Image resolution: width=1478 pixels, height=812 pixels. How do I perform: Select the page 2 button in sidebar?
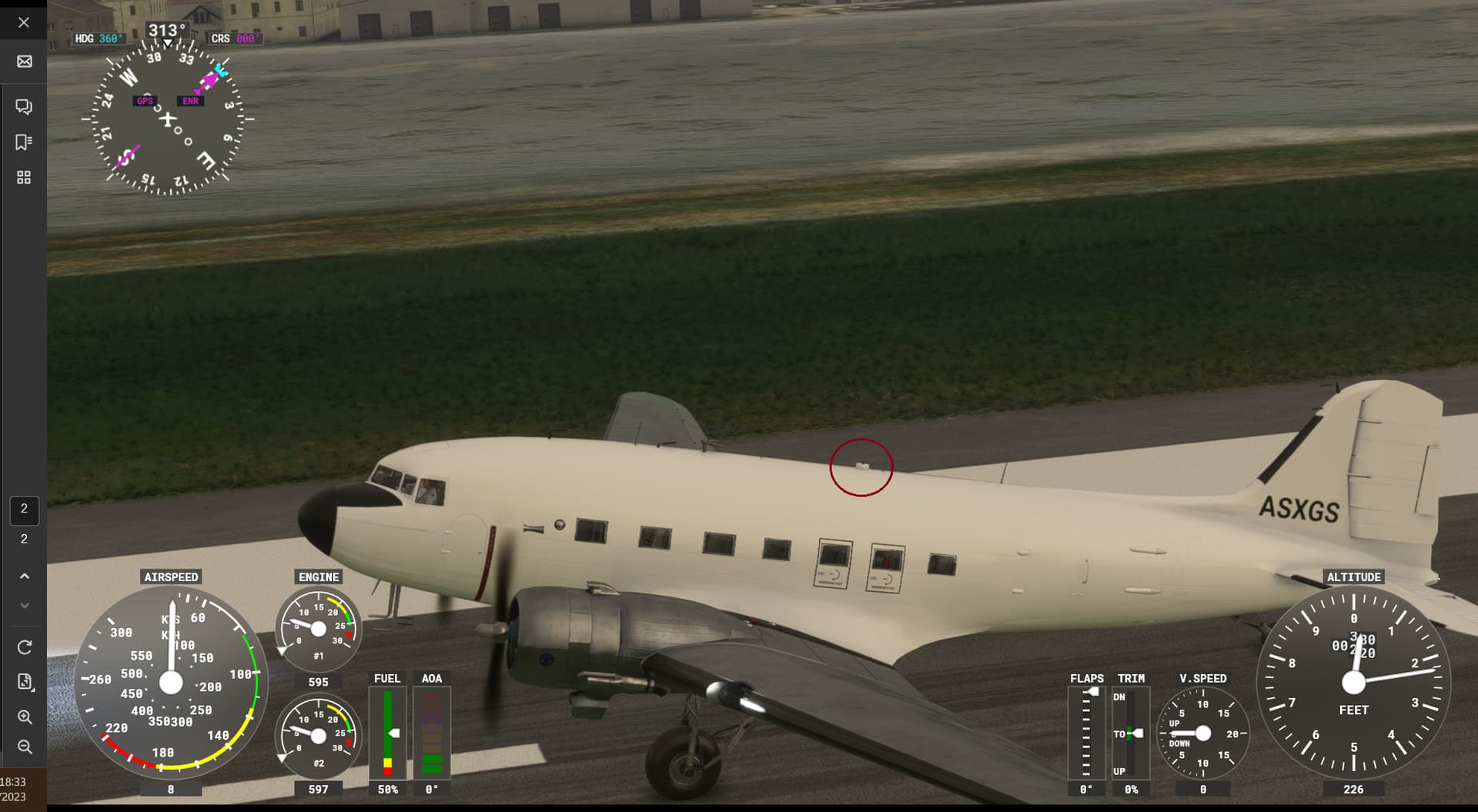coord(24,510)
